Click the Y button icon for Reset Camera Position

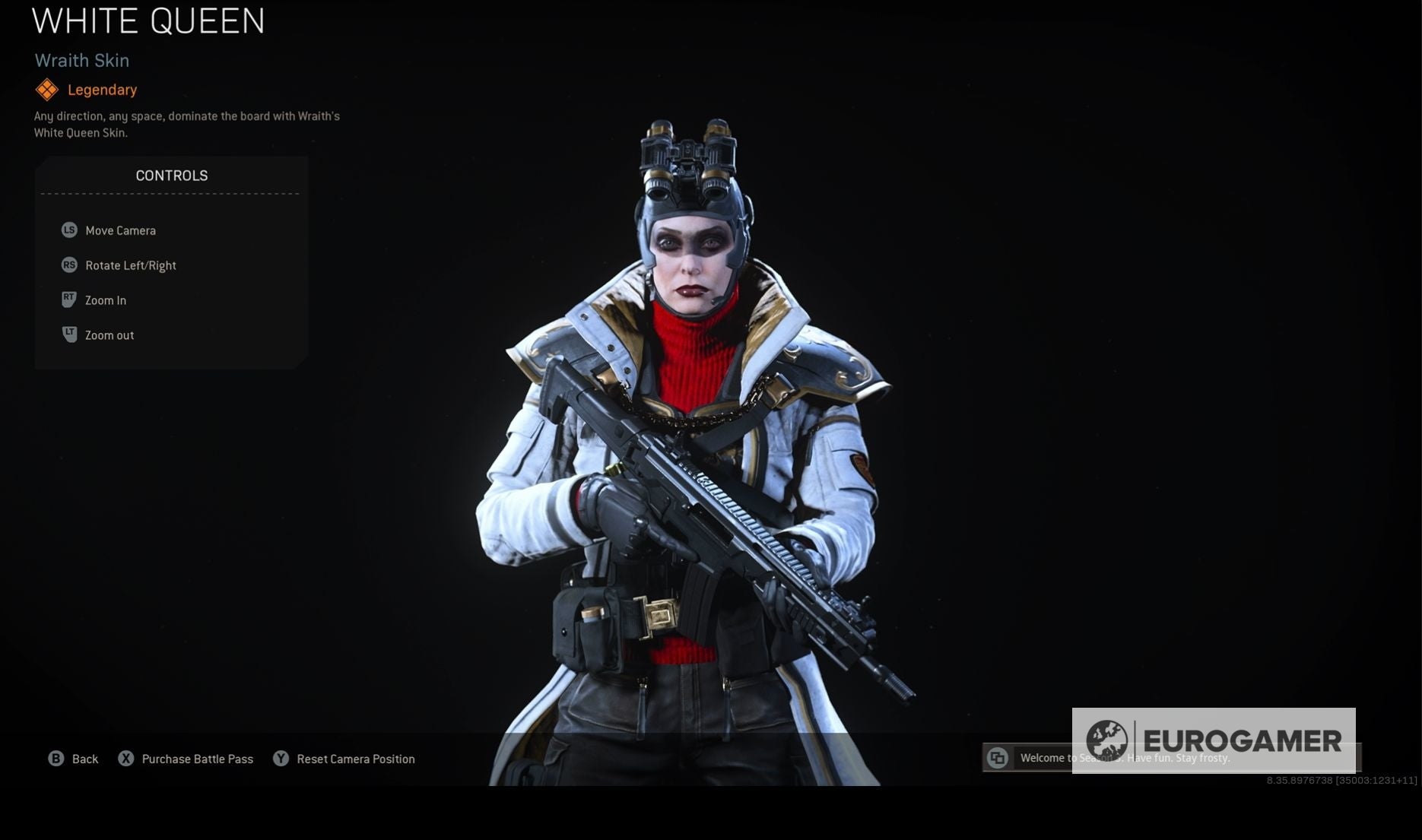tap(281, 759)
